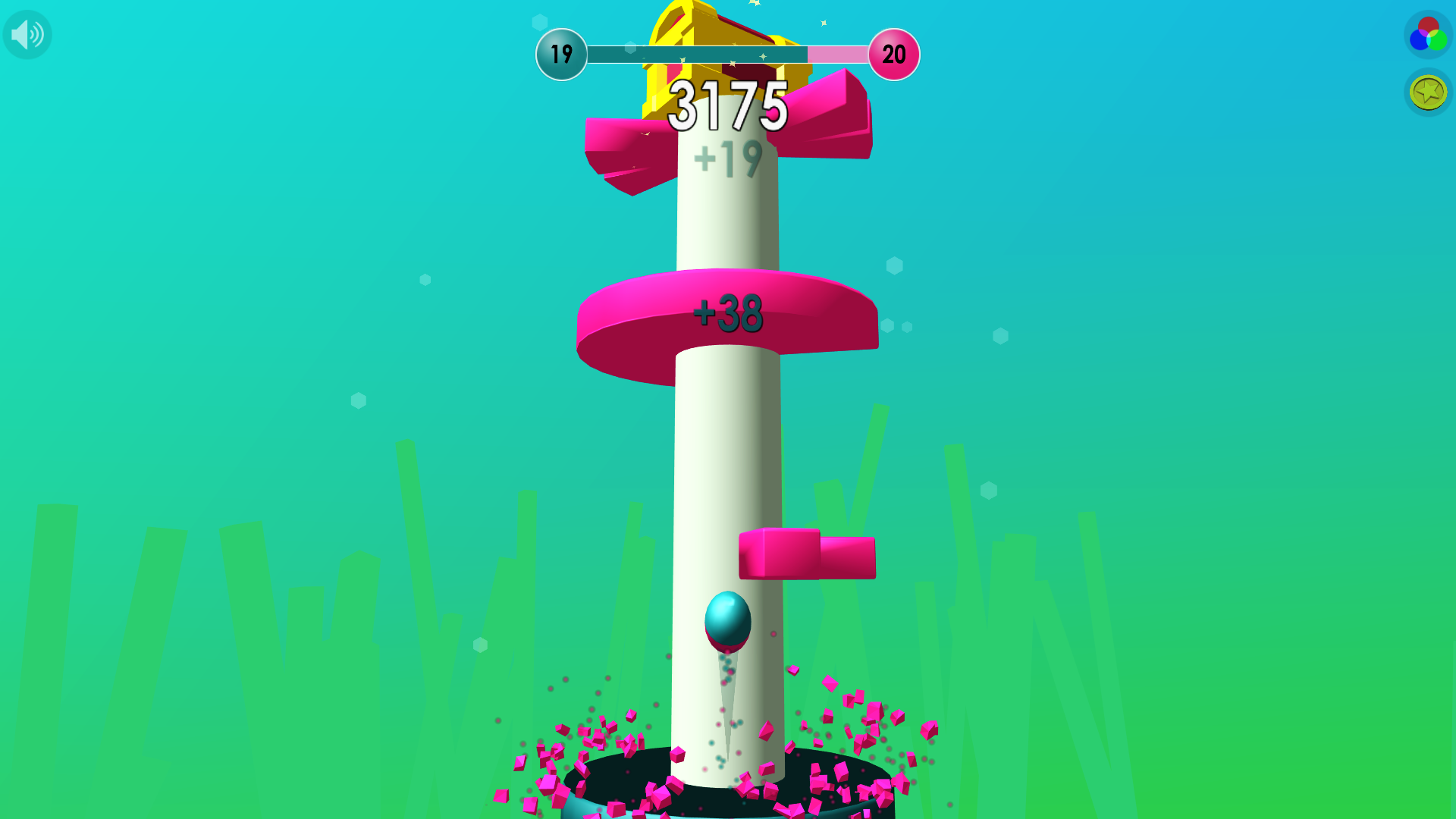Screen dimensions: 1456x819
Task: Open rewards by clicking the star coin
Action: point(1426,93)
